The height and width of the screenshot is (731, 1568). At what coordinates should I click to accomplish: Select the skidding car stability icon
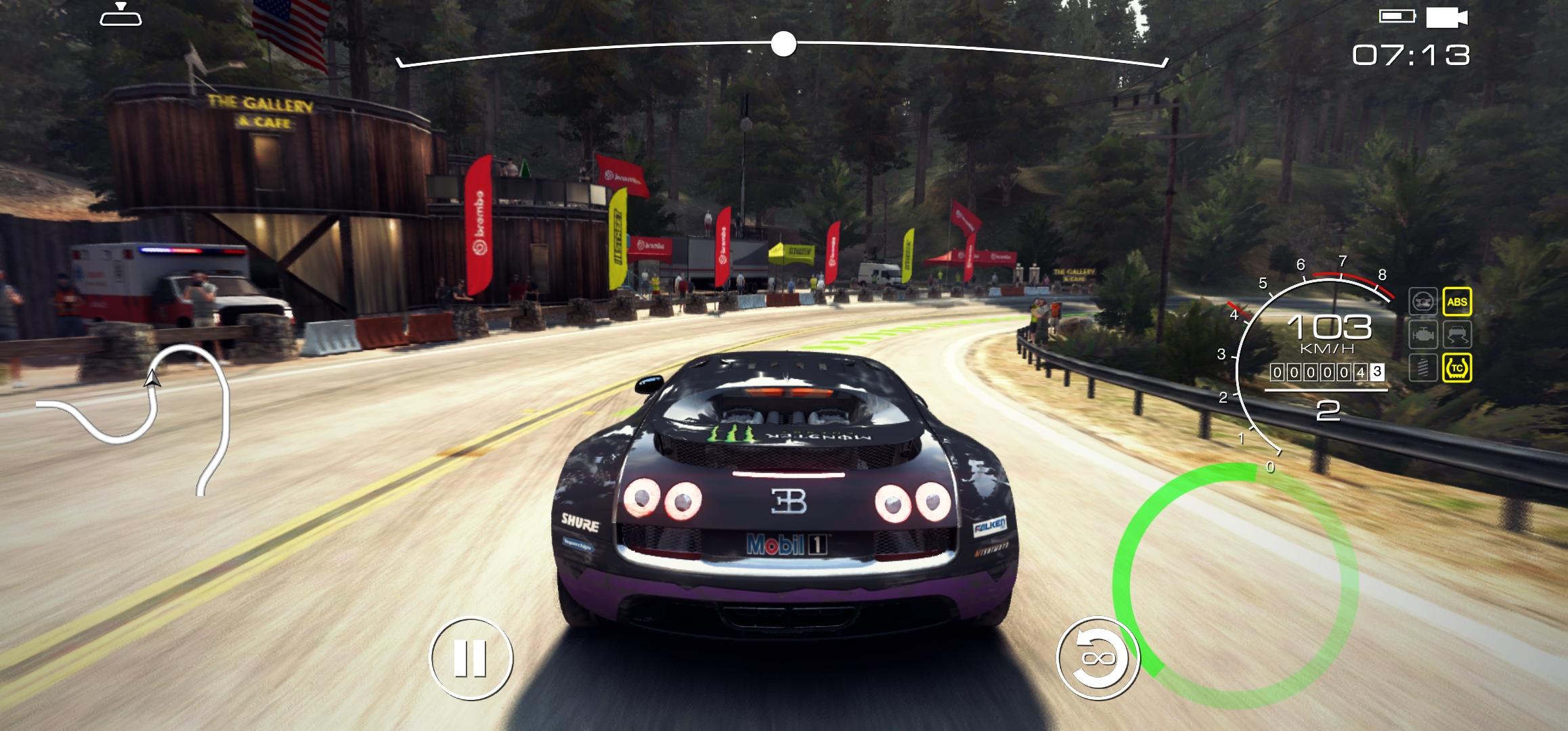(1457, 335)
